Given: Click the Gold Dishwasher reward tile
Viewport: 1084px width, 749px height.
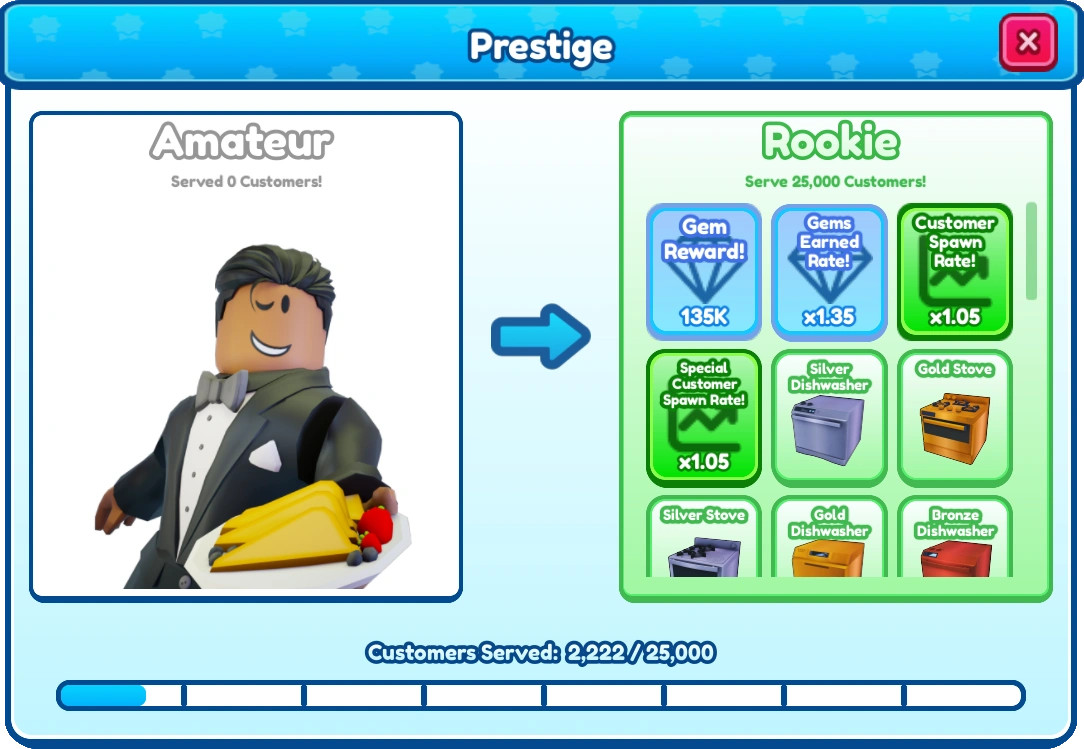Looking at the screenshot, I should (x=829, y=539).
